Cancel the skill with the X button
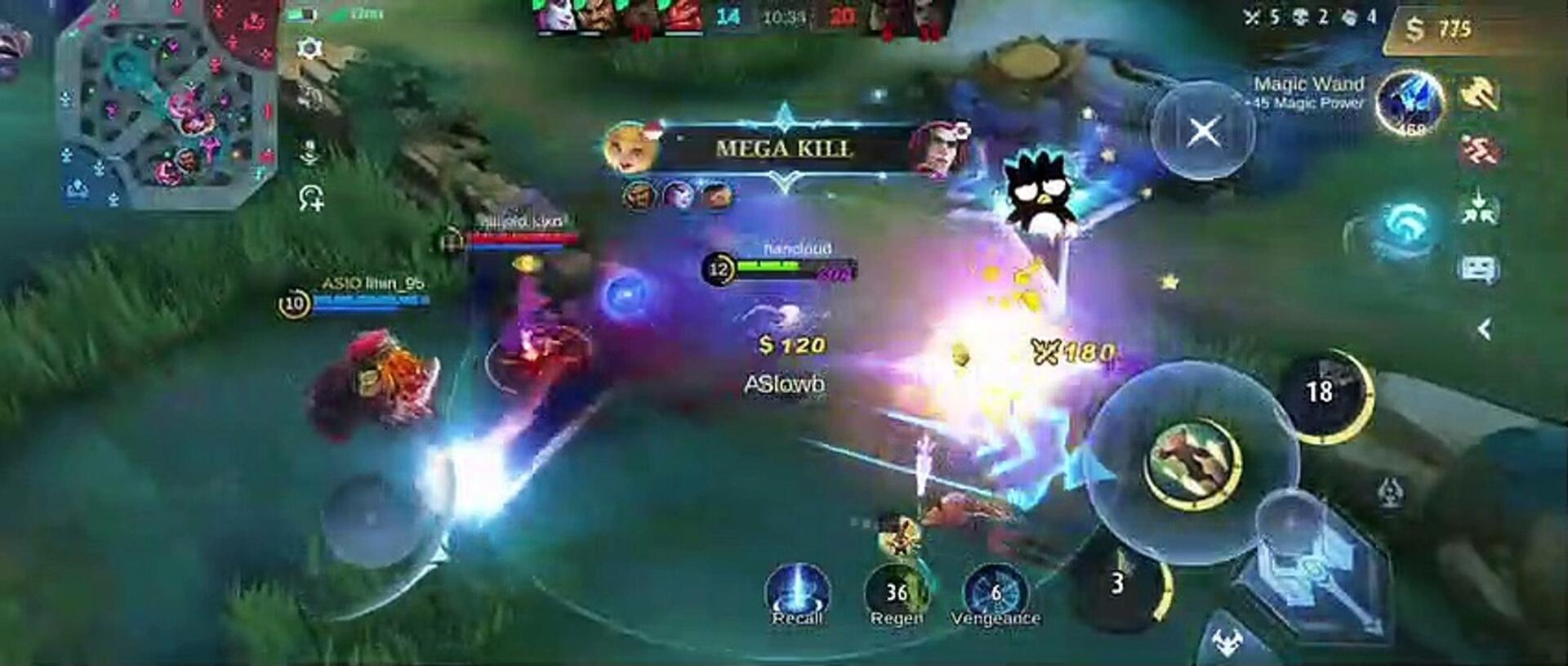This screenshot has height=666, width=1568. [x=1203, y=131]
